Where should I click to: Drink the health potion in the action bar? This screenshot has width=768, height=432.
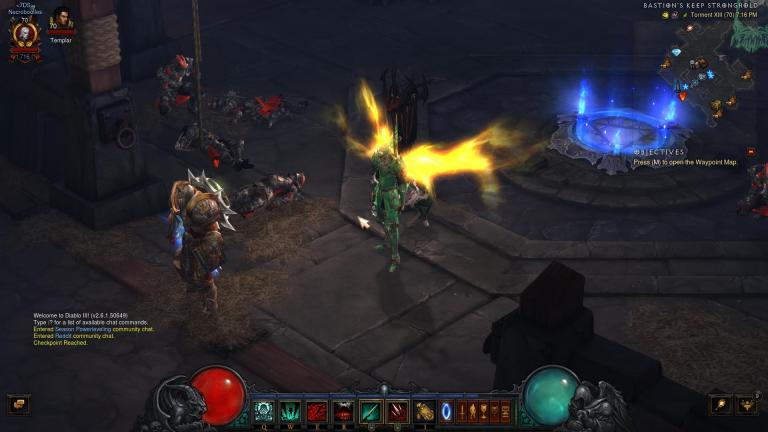(425, 410)
